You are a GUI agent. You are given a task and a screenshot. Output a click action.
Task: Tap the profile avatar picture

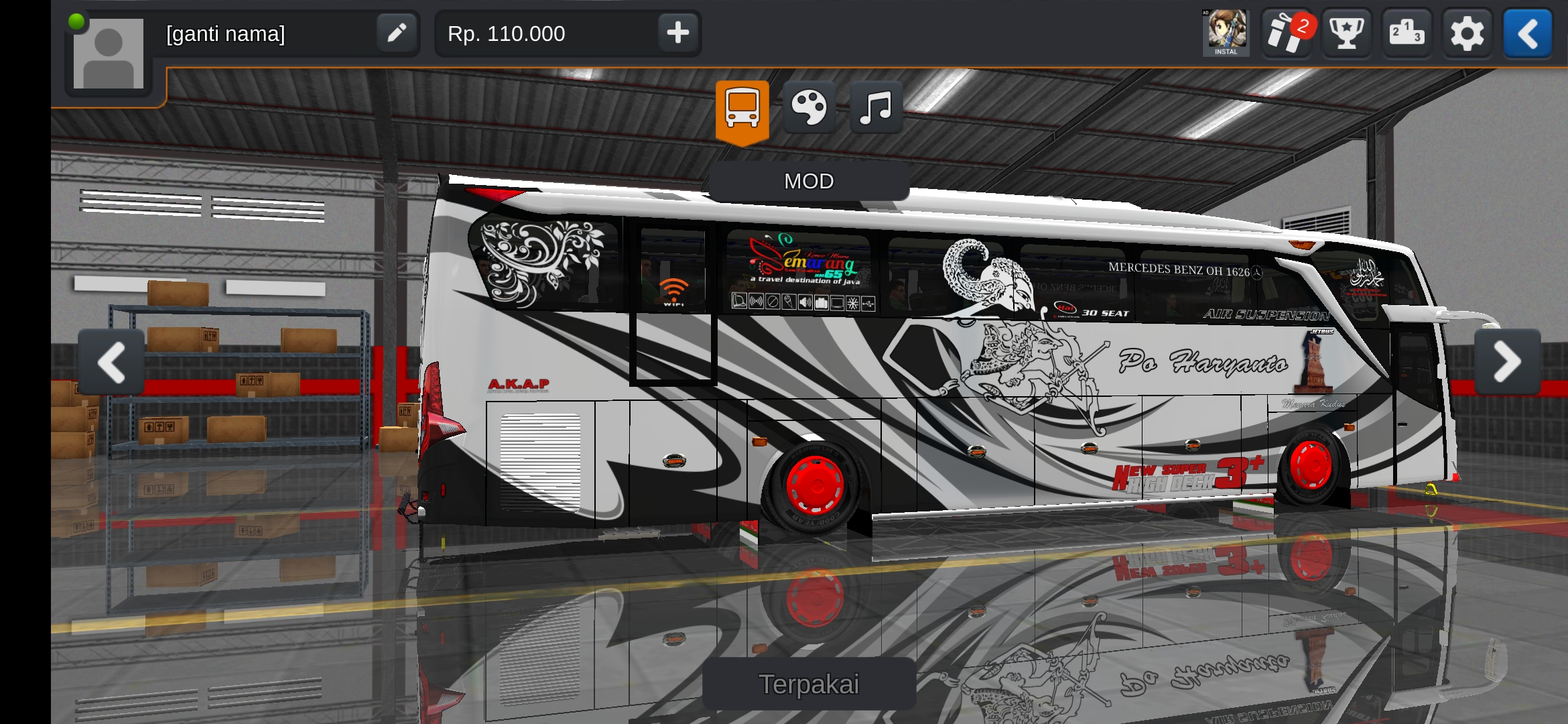click(107, 54)
